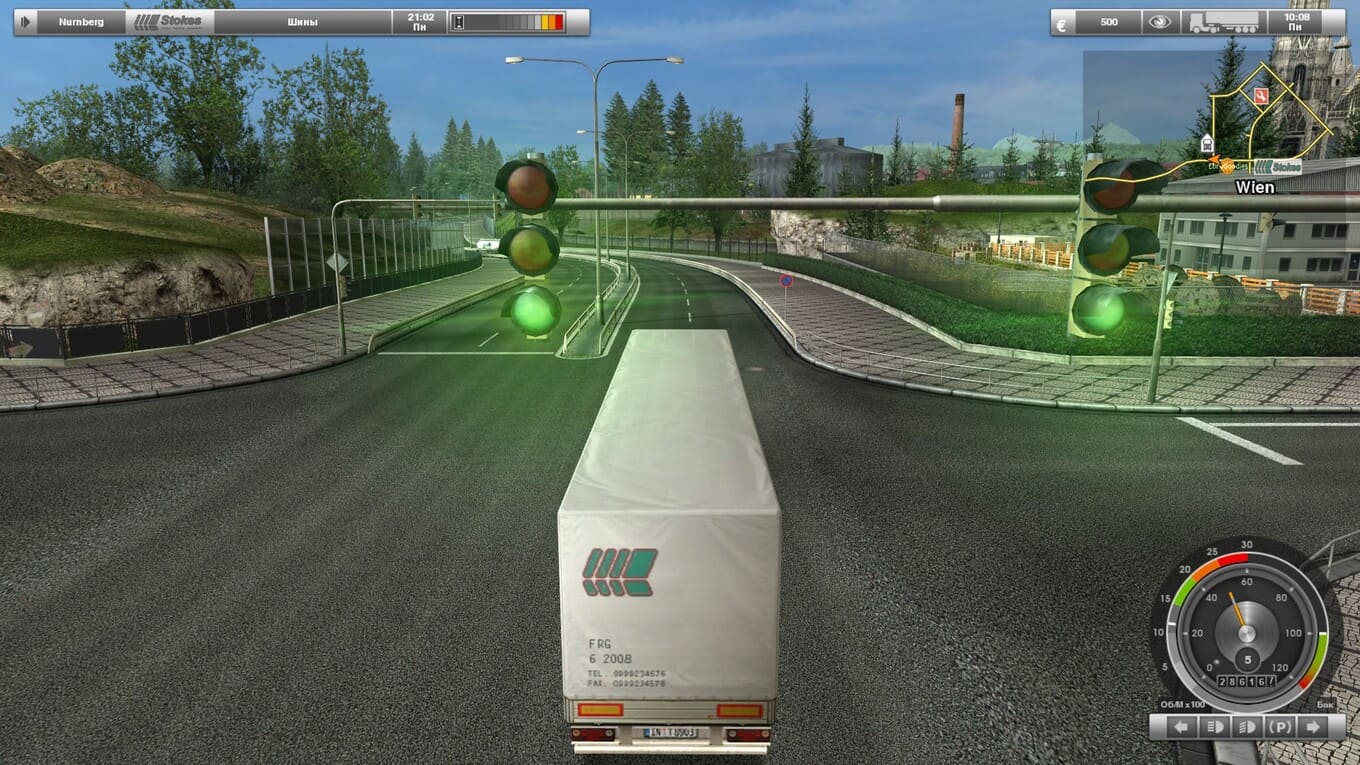
Task: Select the Stokes depot marker on minimap
Action: click(1279, 166)
